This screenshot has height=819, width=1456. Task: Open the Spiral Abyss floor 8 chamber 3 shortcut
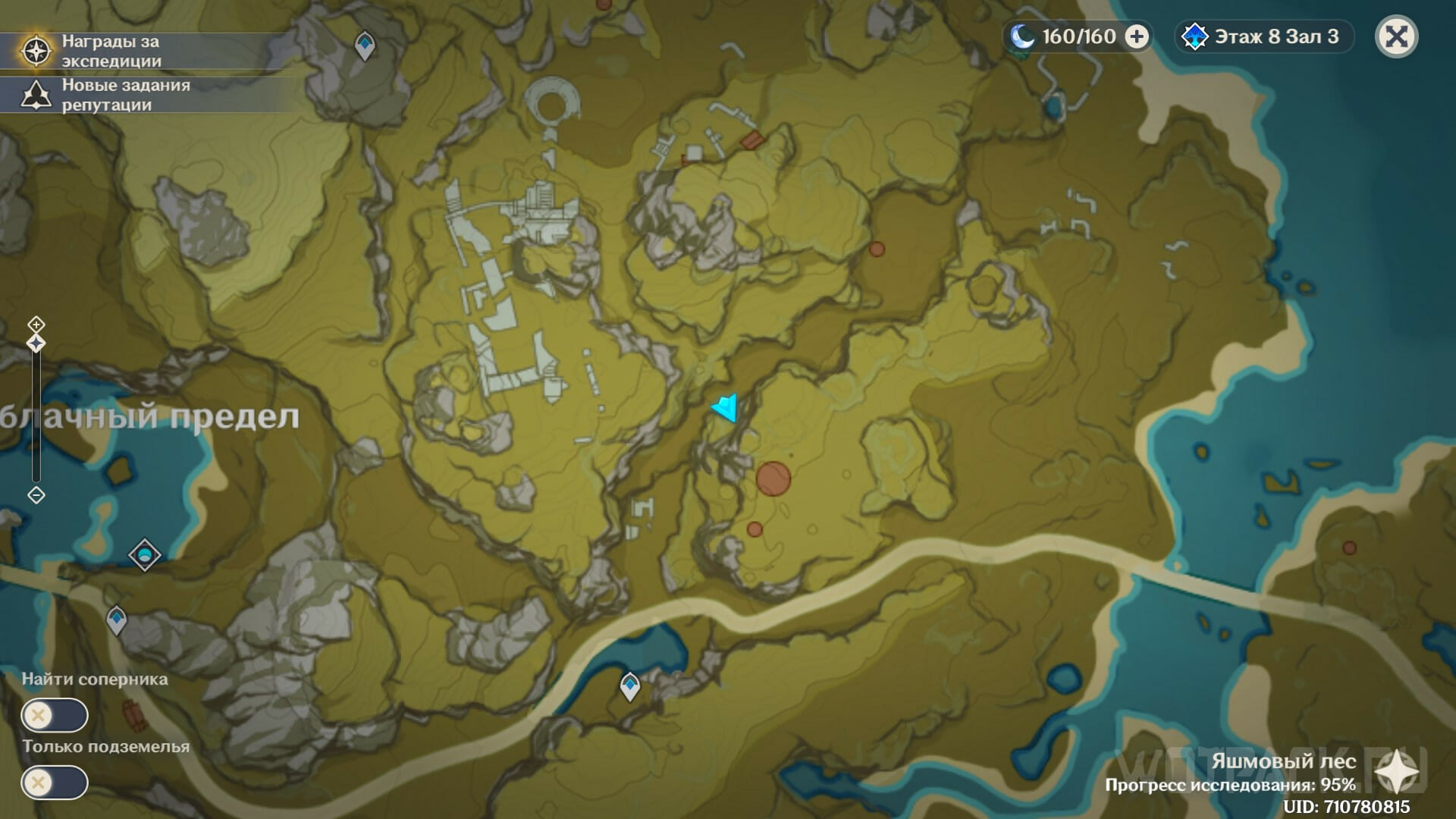click(1265, 36)
